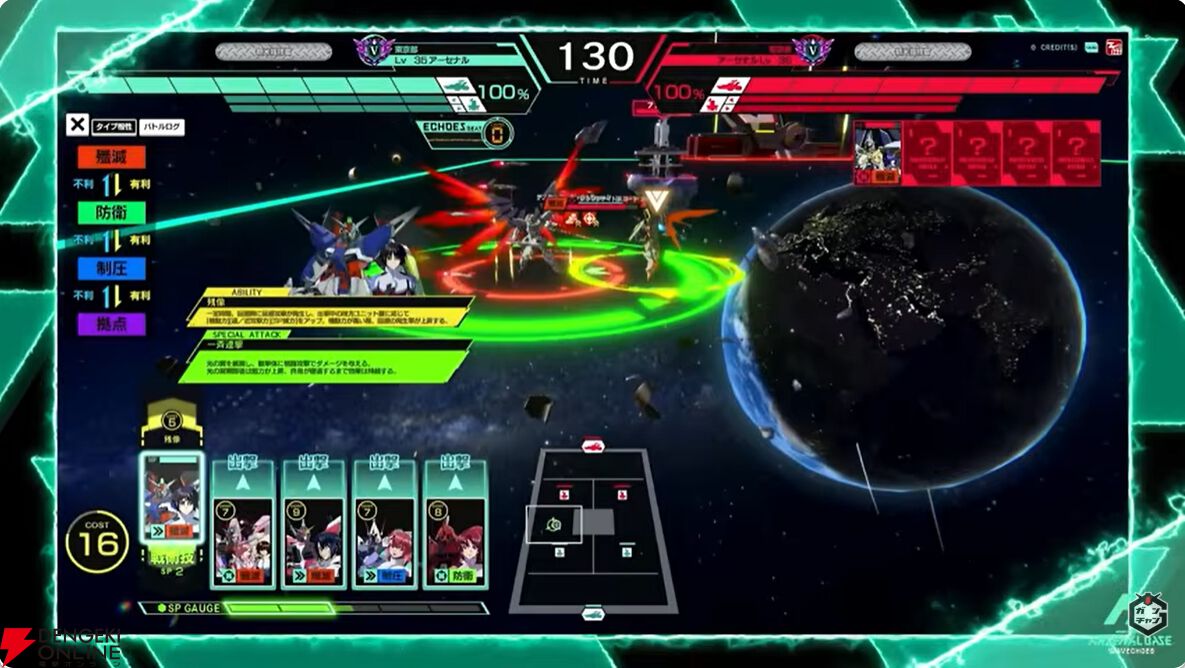
Task: Inspect the revealed enemy unit card
Action: 877,153
